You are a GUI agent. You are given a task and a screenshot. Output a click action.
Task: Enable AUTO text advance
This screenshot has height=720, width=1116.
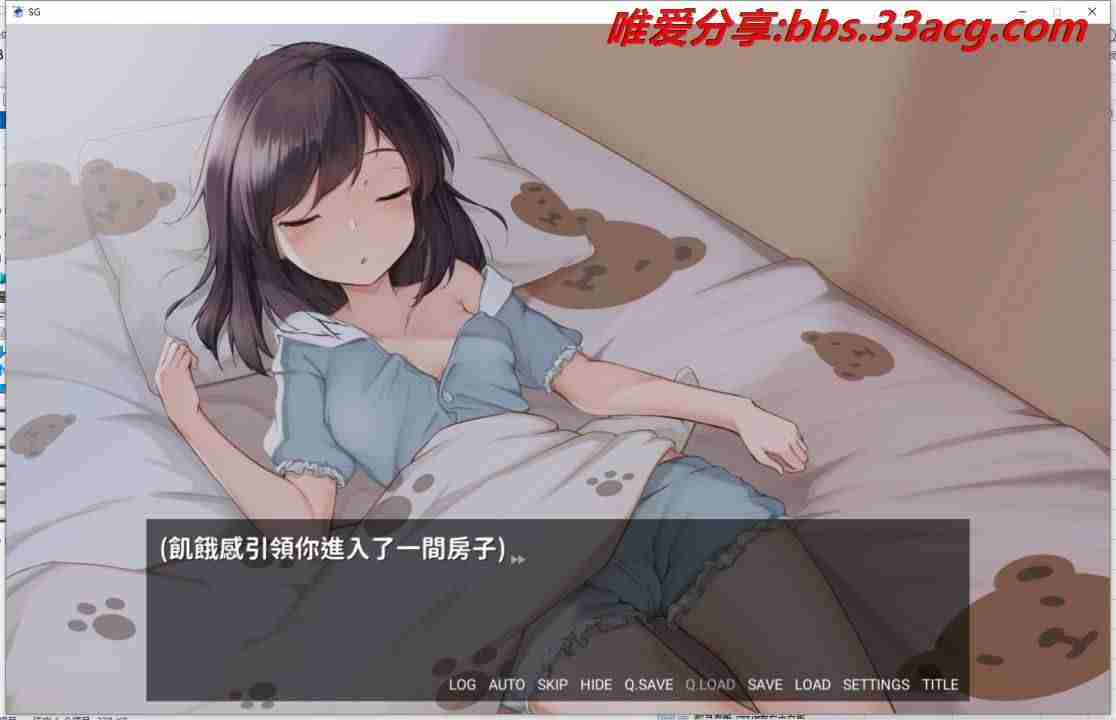(x=506, y=685)
